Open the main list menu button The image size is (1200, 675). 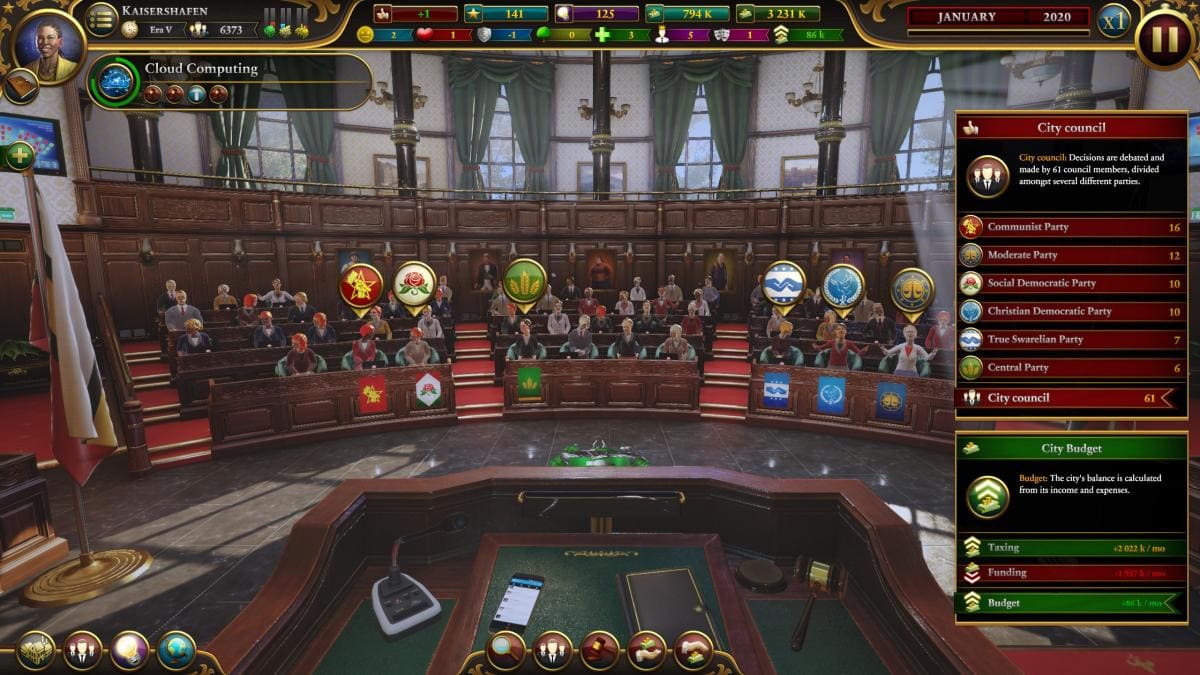[101, 19]
